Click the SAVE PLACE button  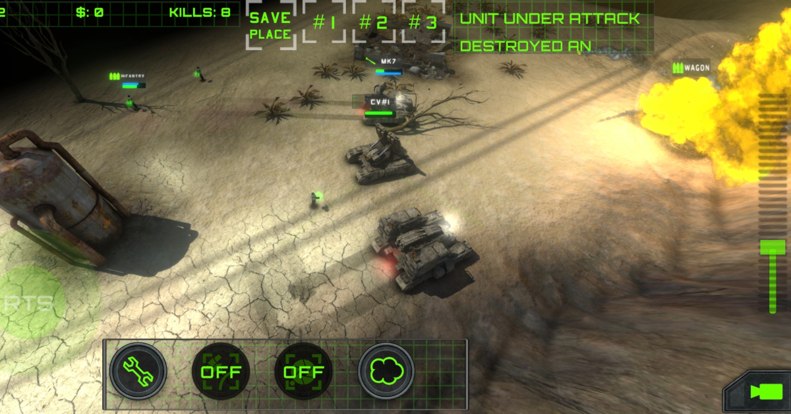[x=270, y=26]
